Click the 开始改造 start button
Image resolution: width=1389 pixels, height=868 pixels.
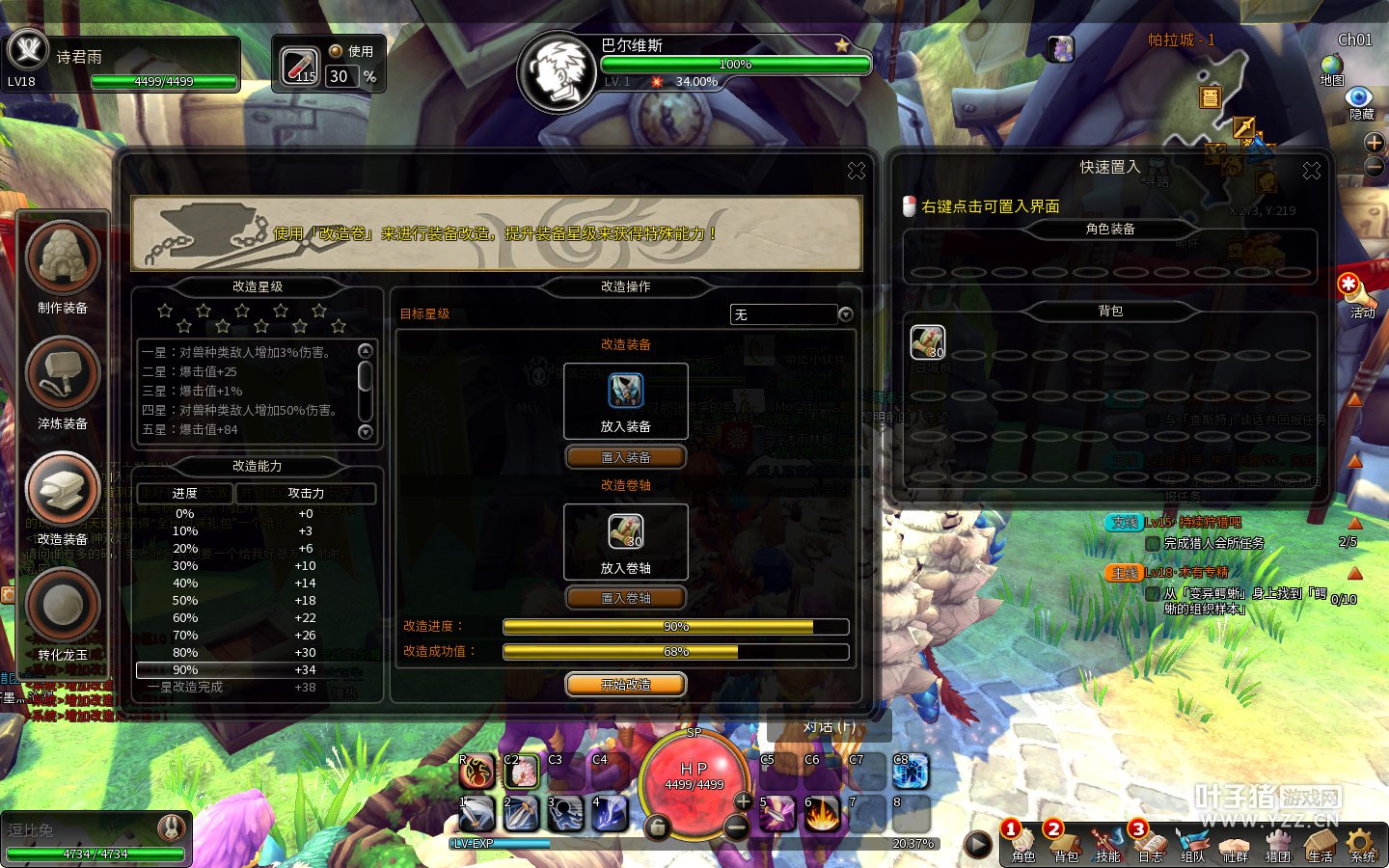625,685
